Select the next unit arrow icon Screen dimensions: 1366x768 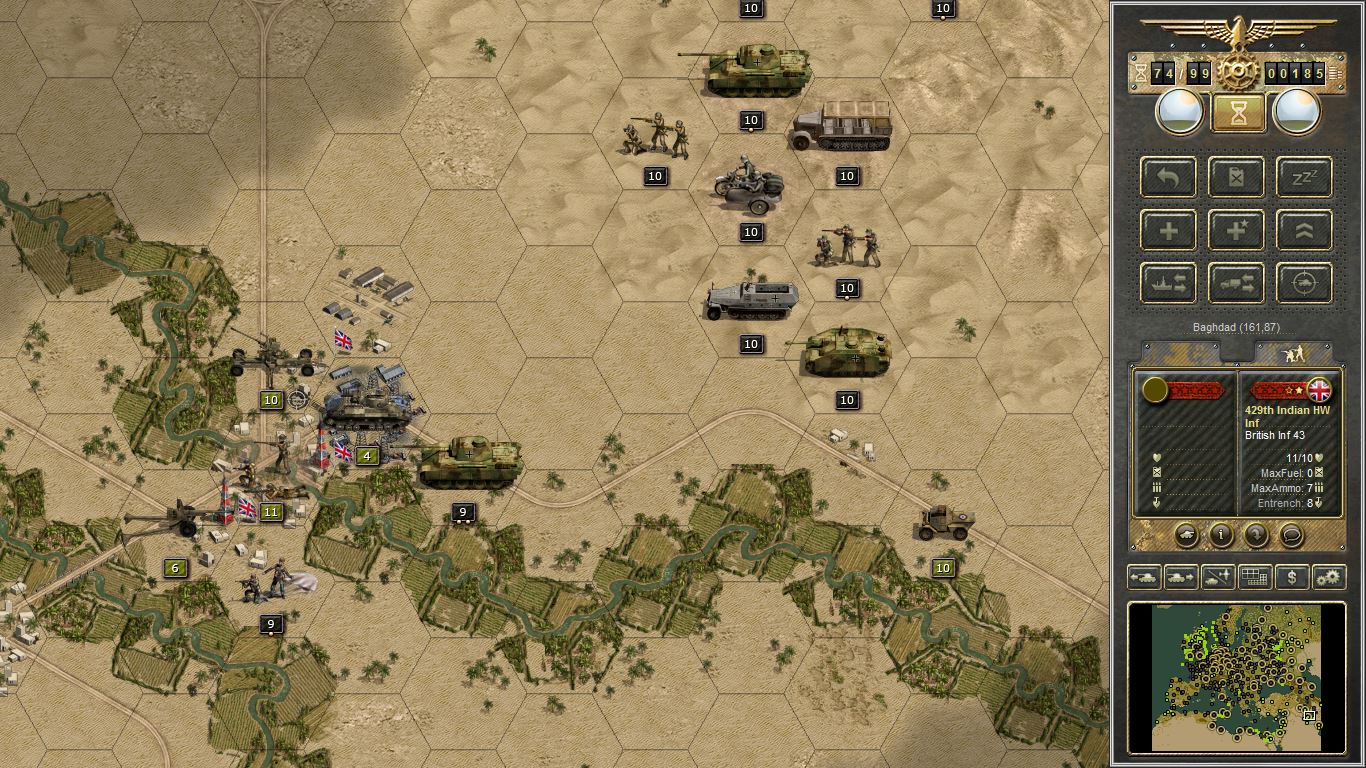[x=1180, y=577]
